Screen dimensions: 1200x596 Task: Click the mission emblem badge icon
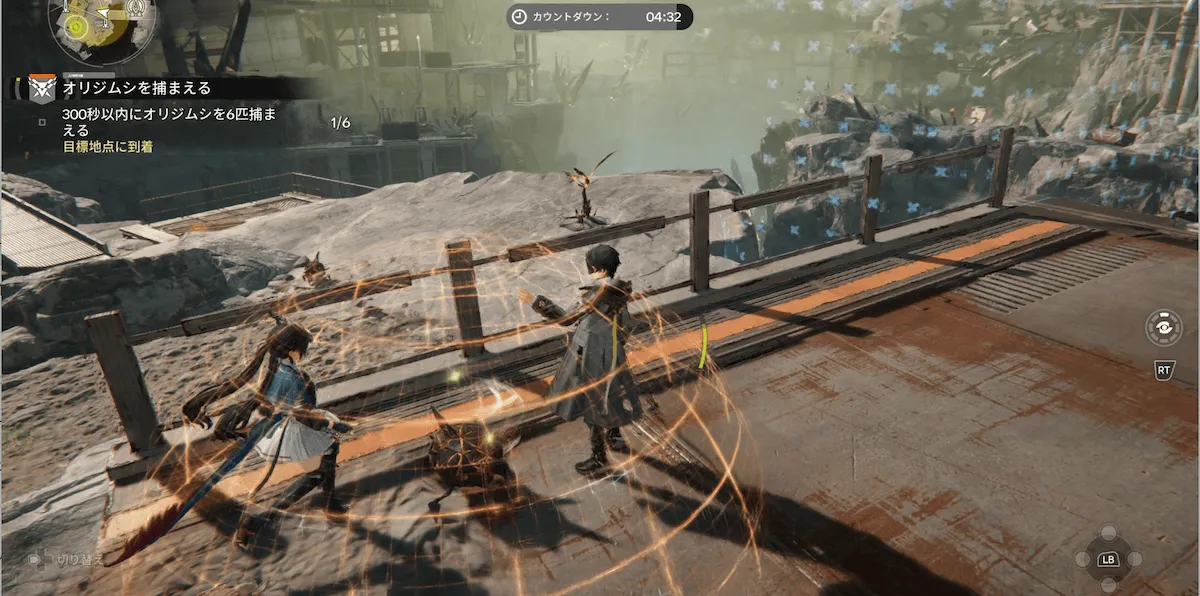pyautogui.click(x=41, y=89)
